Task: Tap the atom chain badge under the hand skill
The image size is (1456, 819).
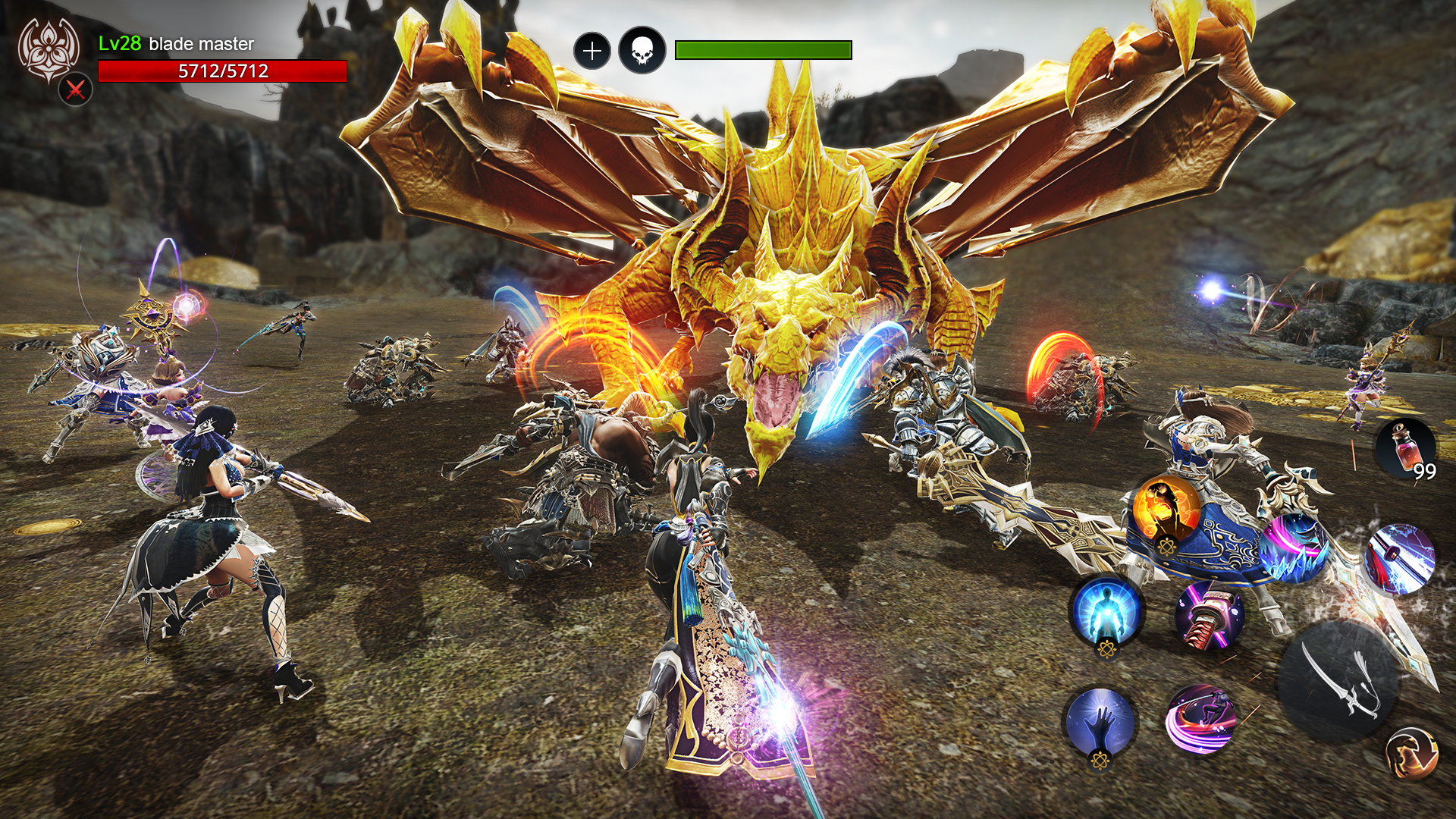Action: tap(1100, 762)
